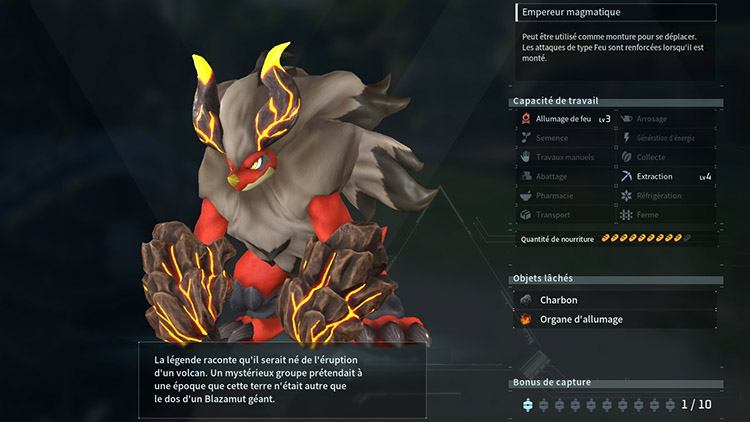Image resolution: width=750 pixels, height=422 pixels.
Task: Click the Réfrigération work entry
Action: [666, 195]
